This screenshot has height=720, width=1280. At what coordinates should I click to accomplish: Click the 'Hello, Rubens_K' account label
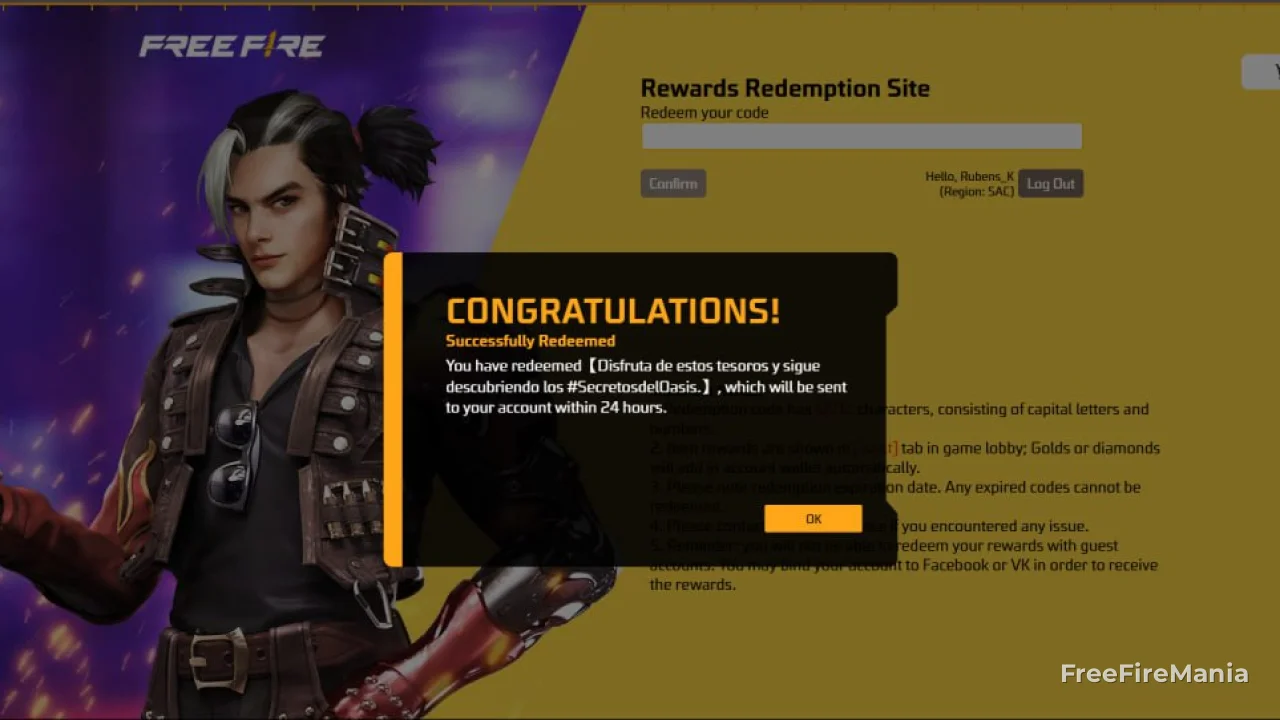(968, 175)
